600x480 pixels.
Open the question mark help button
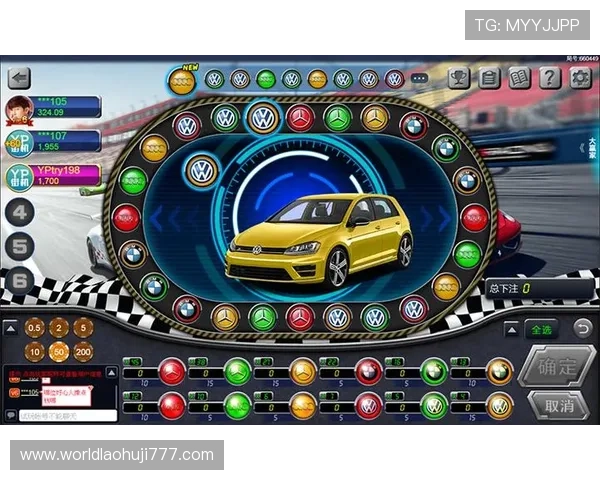click(550, 78)
